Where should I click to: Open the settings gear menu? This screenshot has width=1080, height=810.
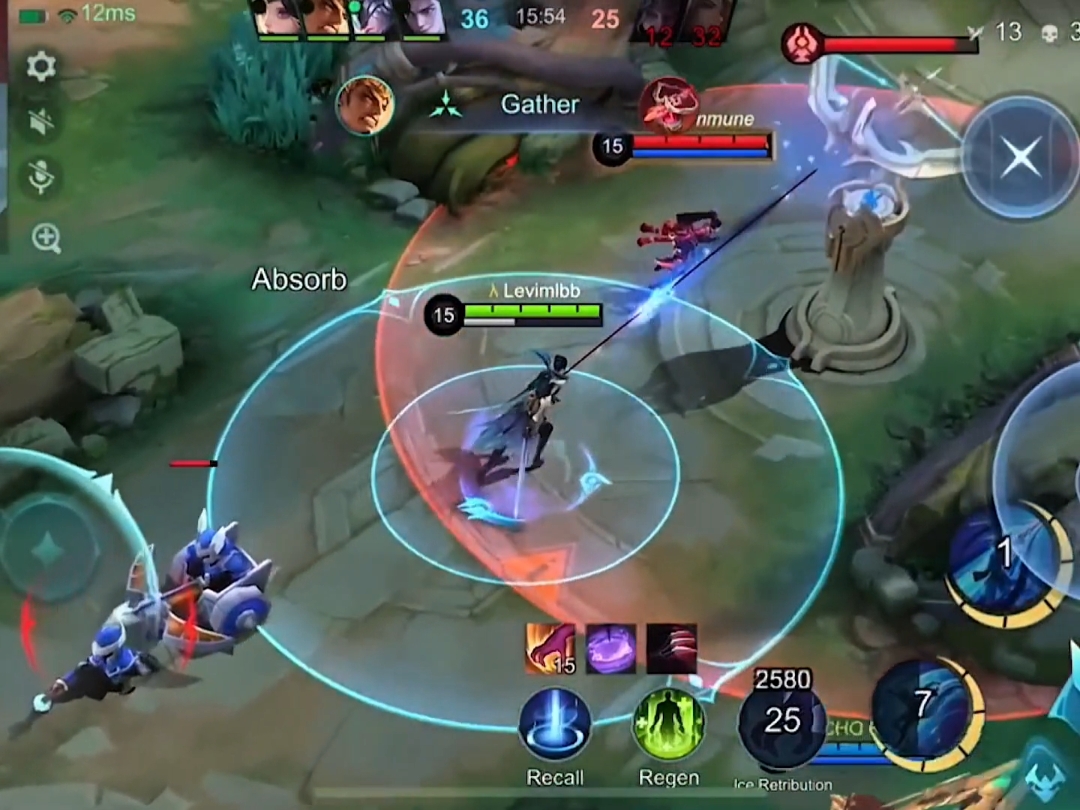click(x=41, y=67)
